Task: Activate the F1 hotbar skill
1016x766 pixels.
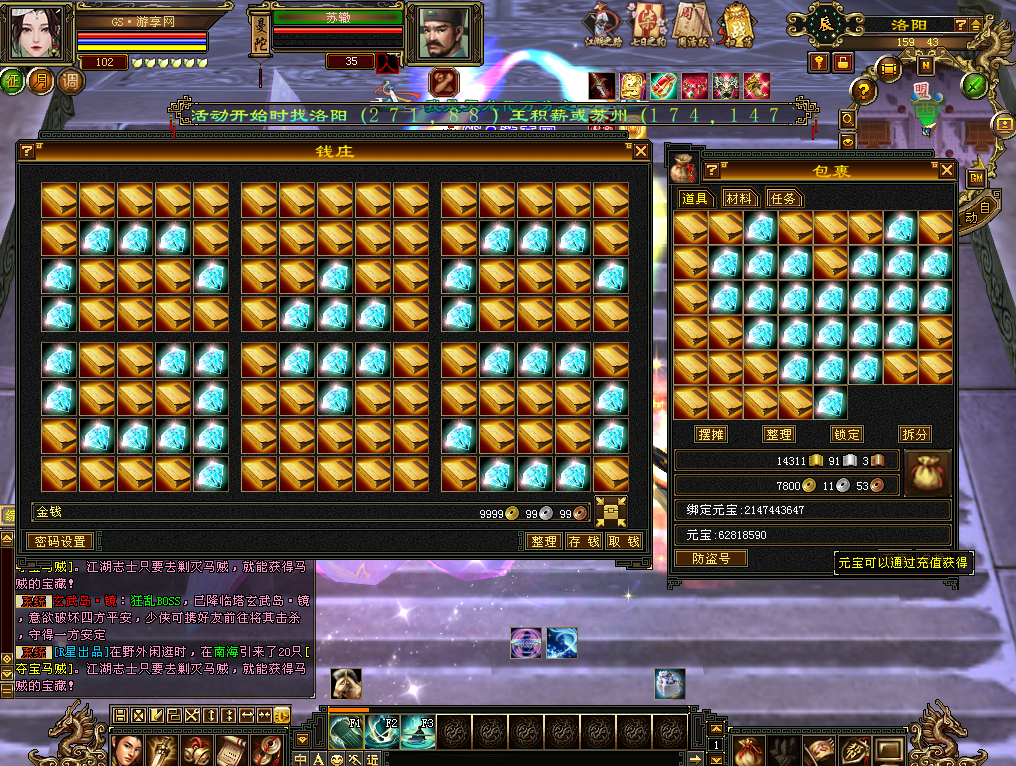Action: point(345,731)
